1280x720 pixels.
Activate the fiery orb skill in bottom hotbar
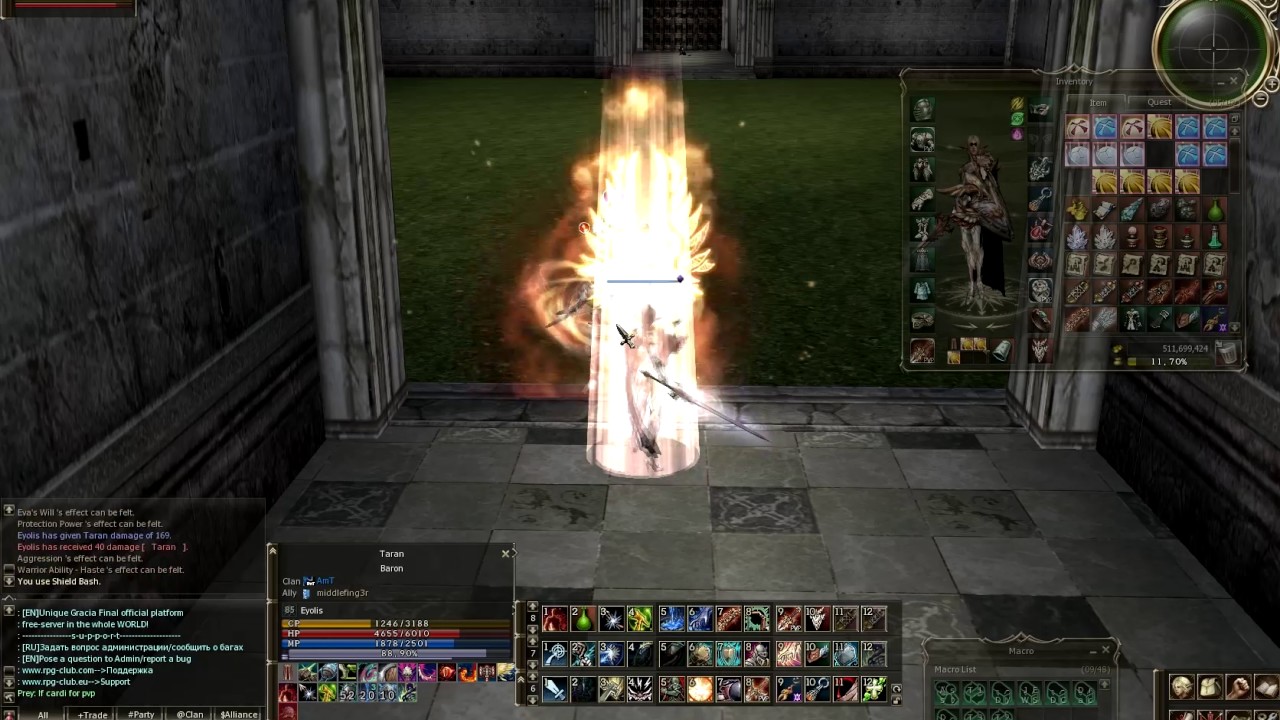[x=700, y=689]
